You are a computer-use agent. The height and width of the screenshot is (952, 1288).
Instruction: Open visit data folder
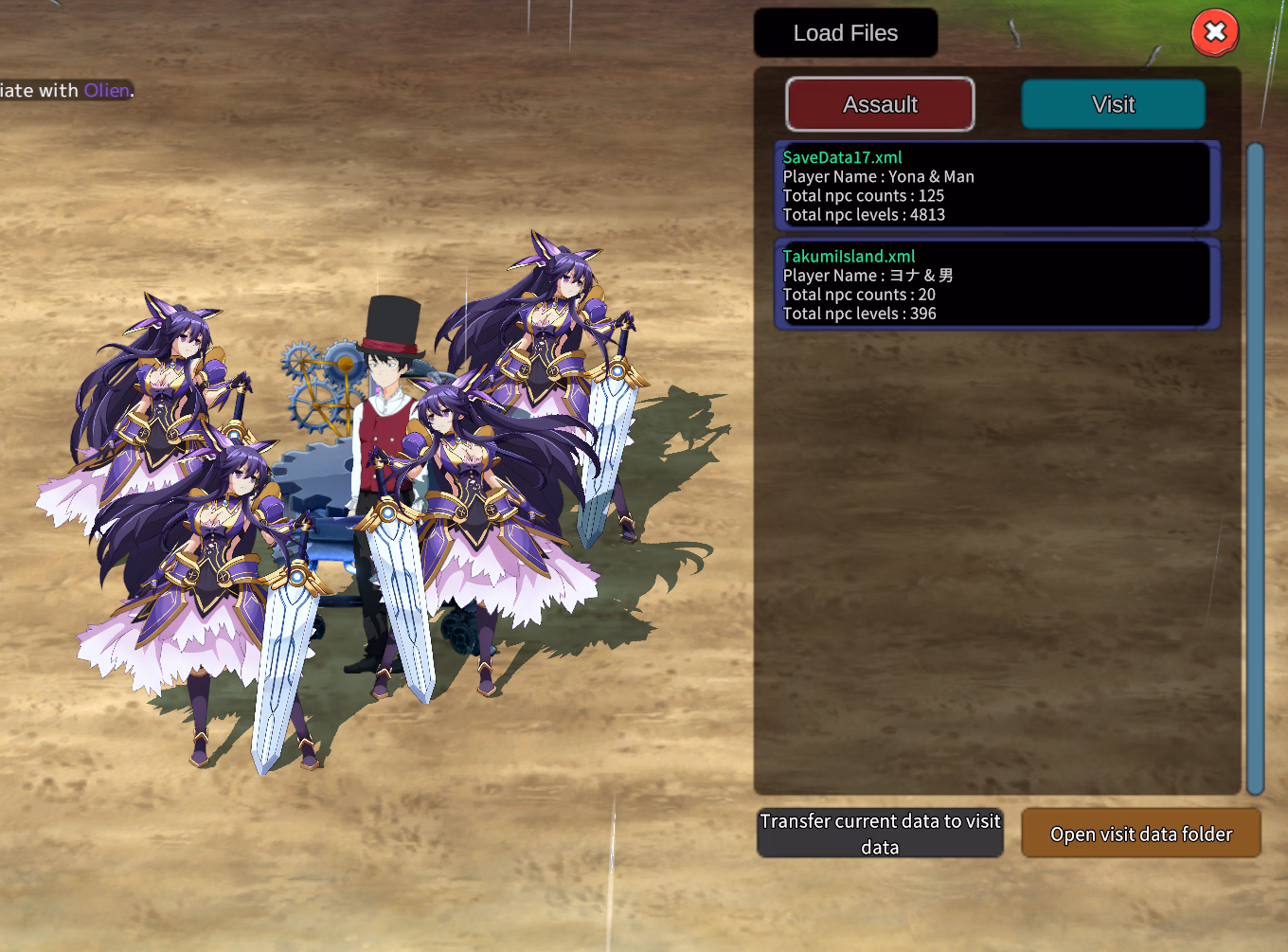(x=1140, y=834)
